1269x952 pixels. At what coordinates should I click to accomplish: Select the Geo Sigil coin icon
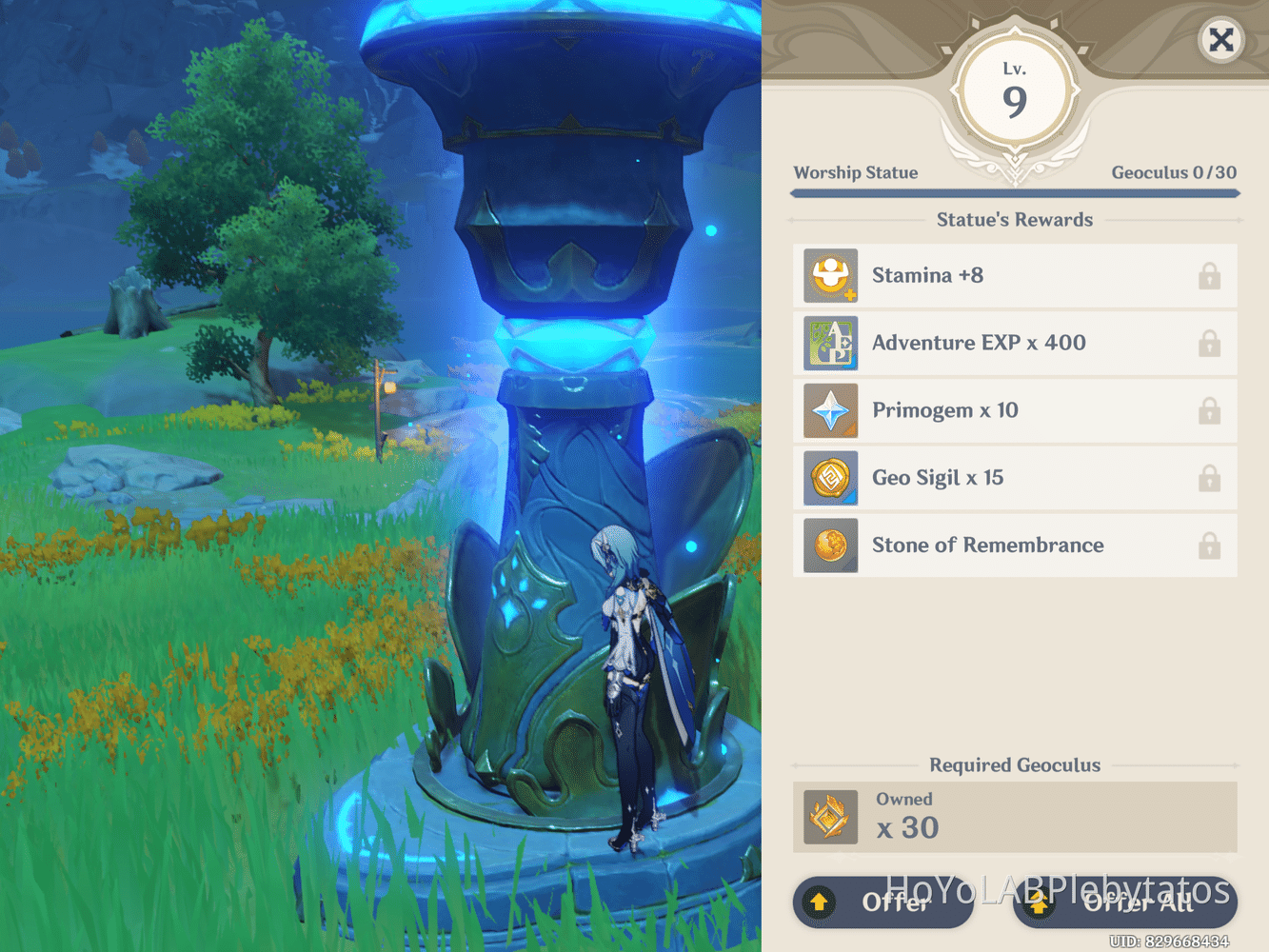tap(829, 478)
